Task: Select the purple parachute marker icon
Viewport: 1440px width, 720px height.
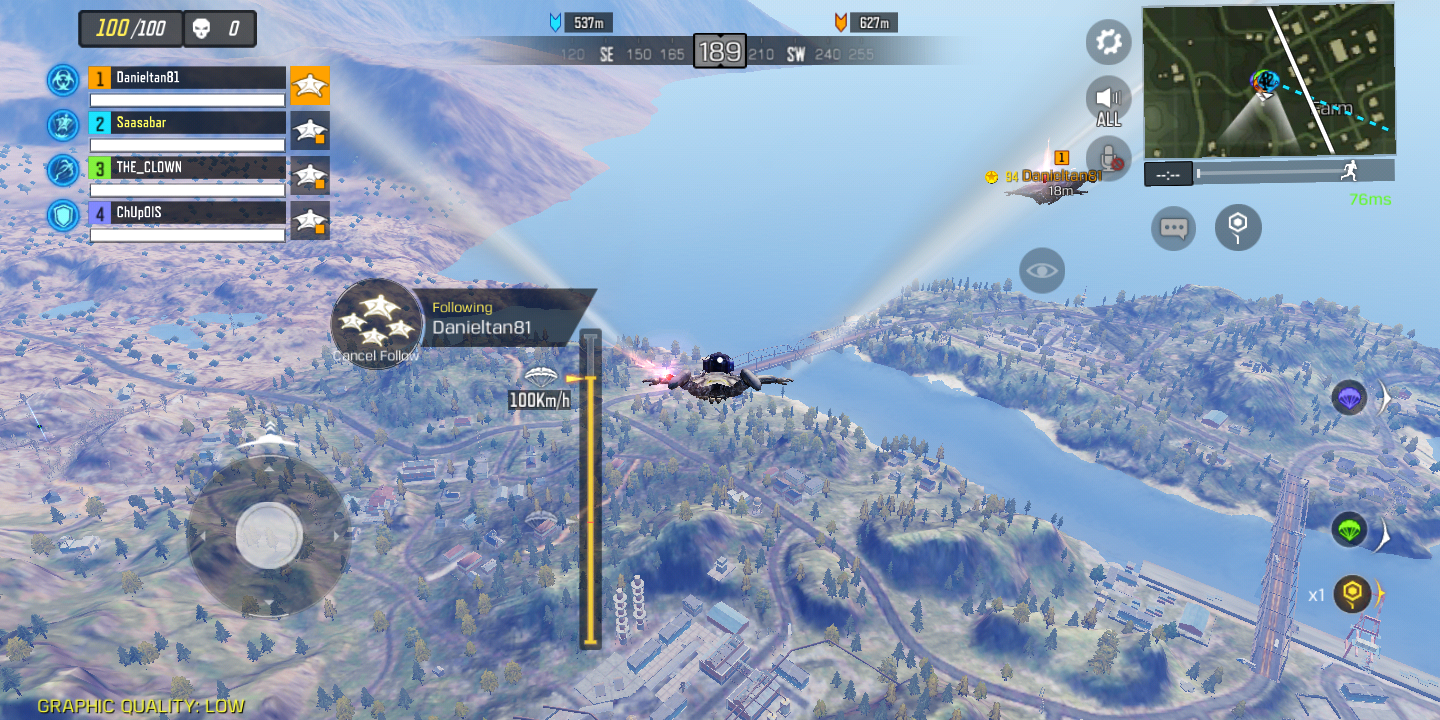Action: (x=1350, y=398)
